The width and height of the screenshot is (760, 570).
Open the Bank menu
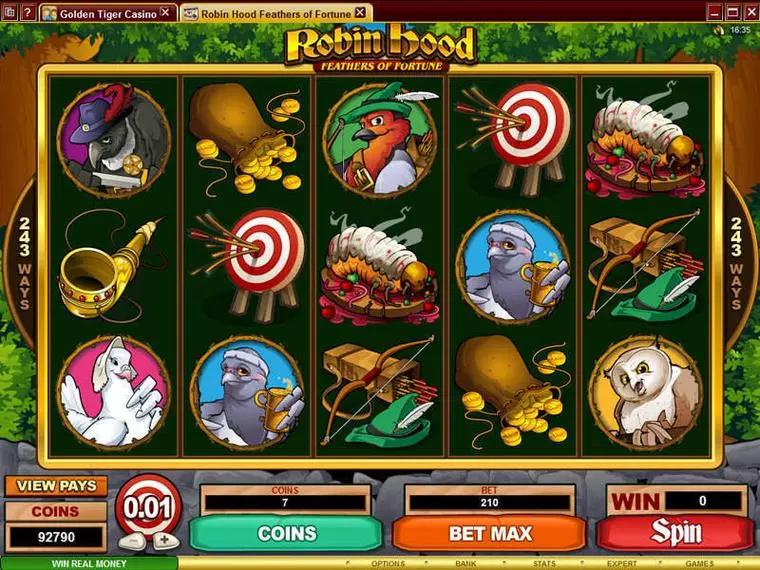click(x=466, y=564)
